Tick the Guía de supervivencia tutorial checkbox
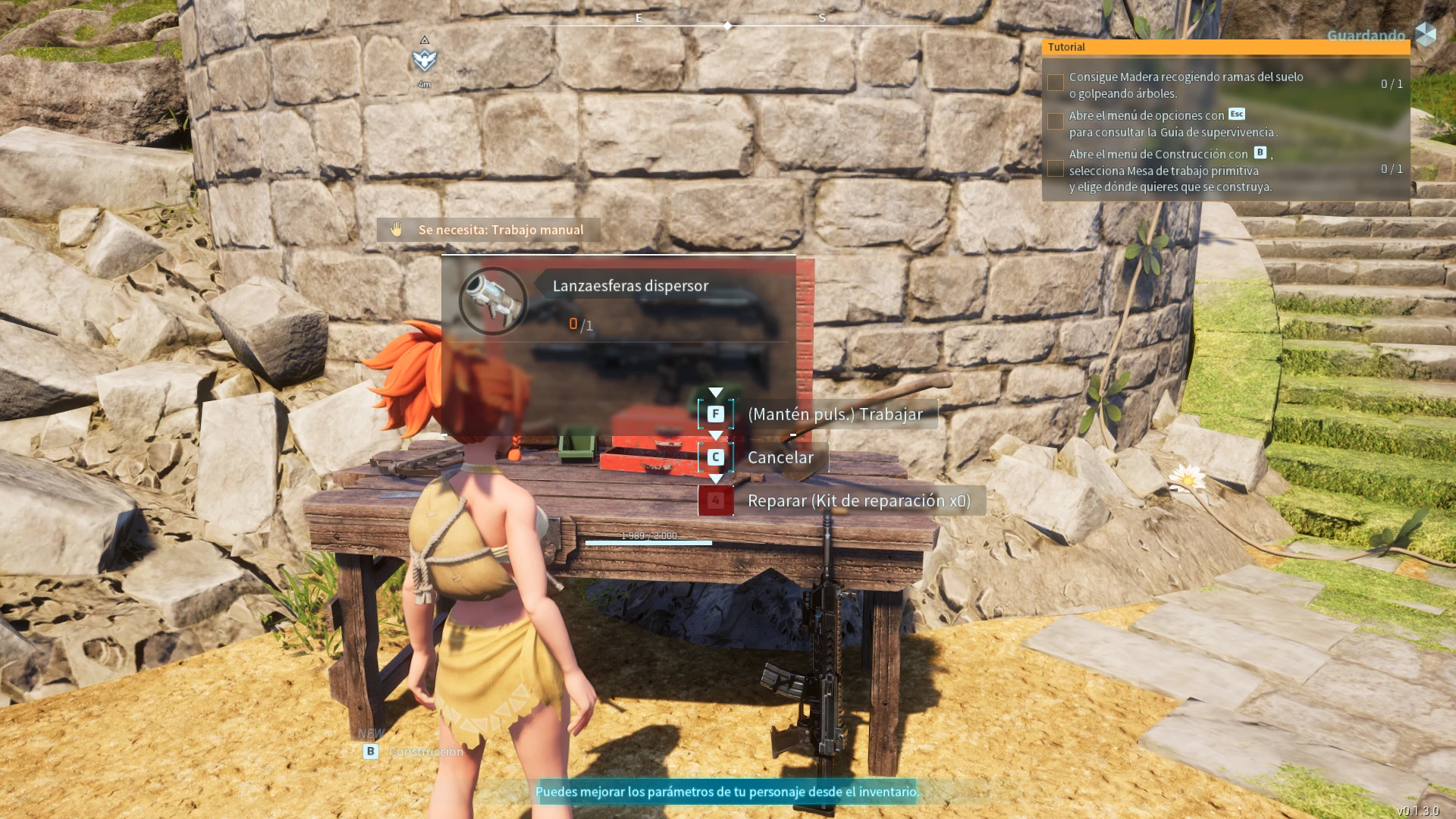Viewport: 1456px width, 819px height. 1055,122
